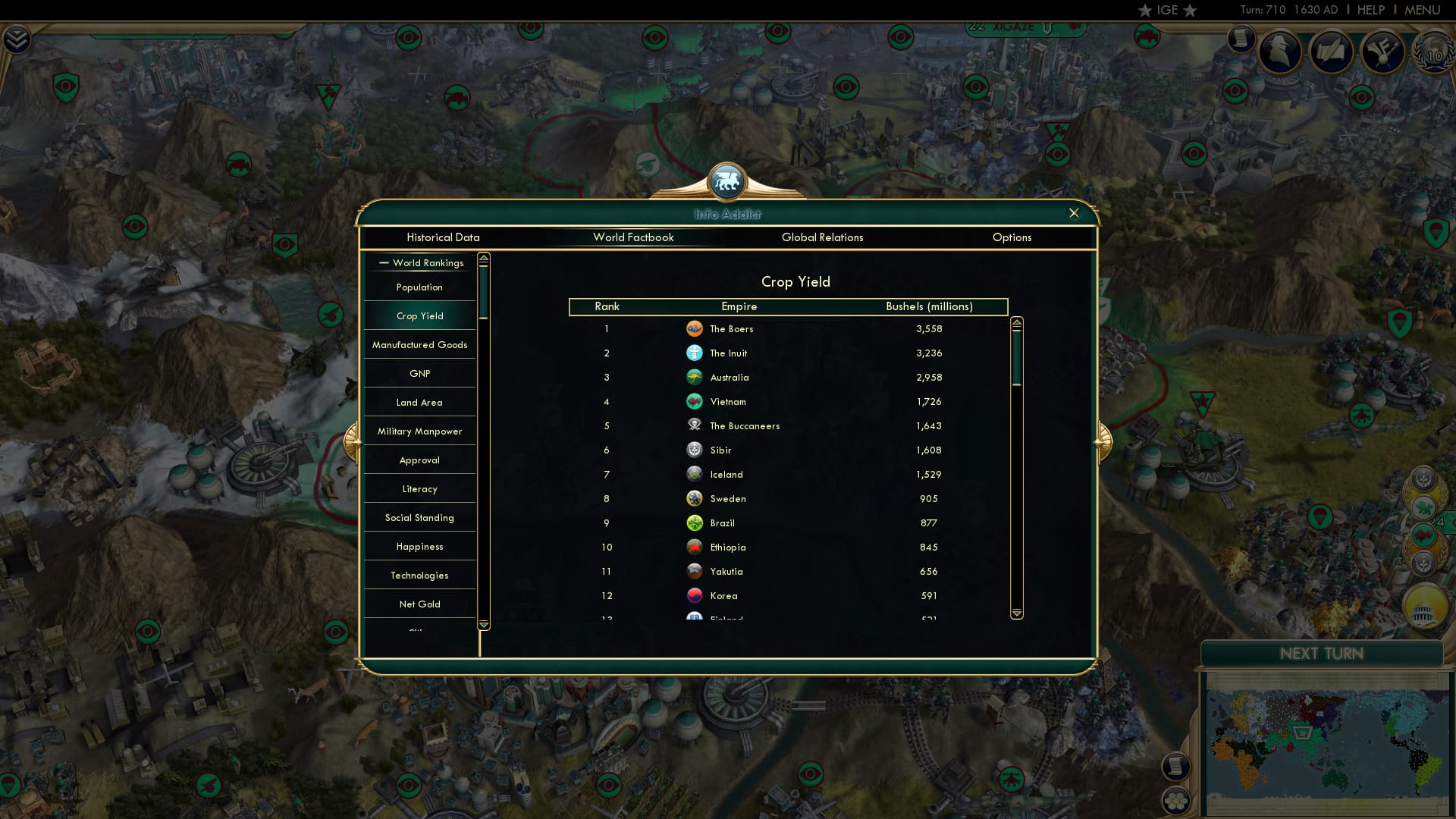
Task: Open the game MENU in the top-right corner
Action: (x=1422, y=10)
